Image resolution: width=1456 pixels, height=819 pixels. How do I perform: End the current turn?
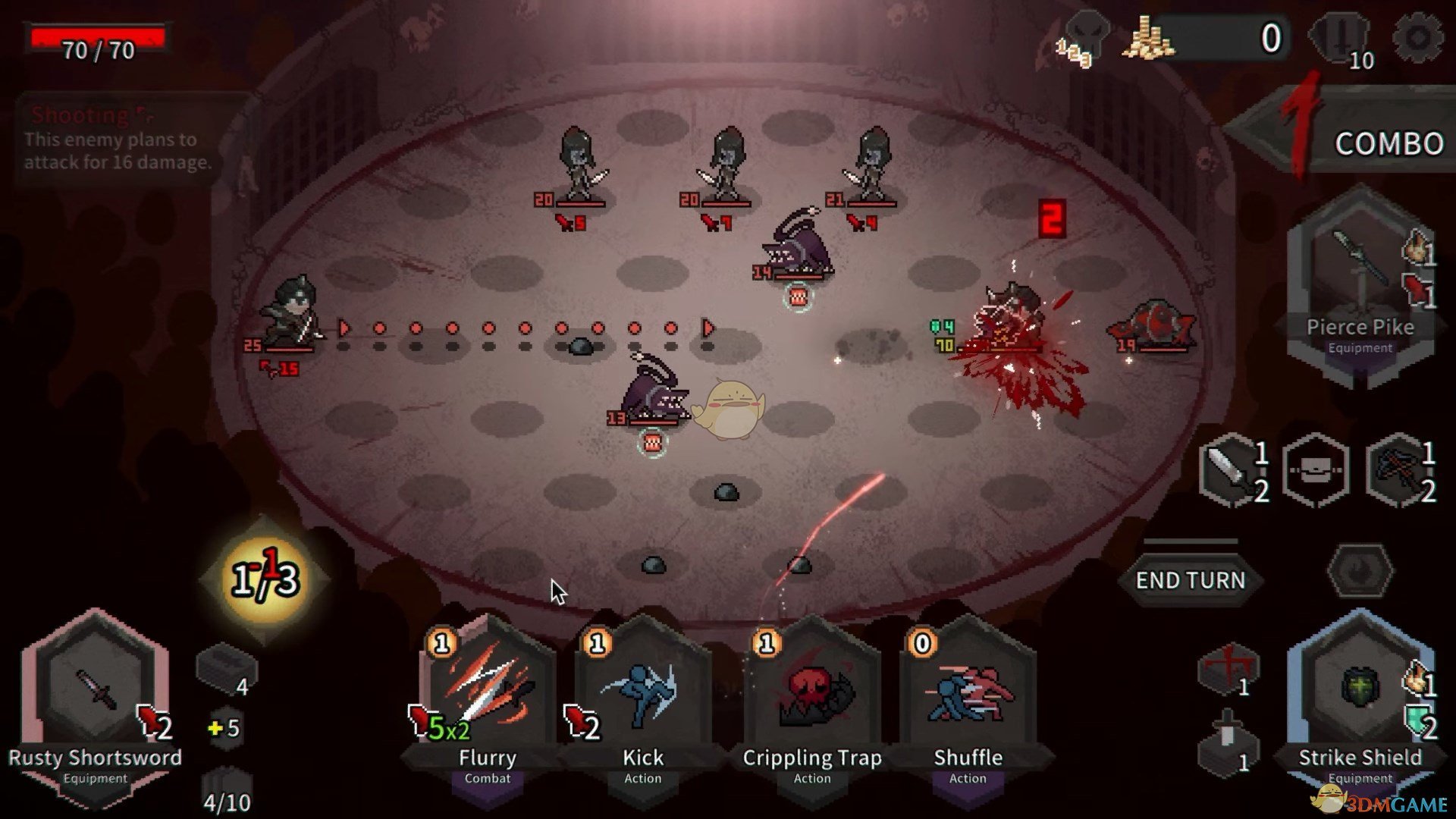1190,580
